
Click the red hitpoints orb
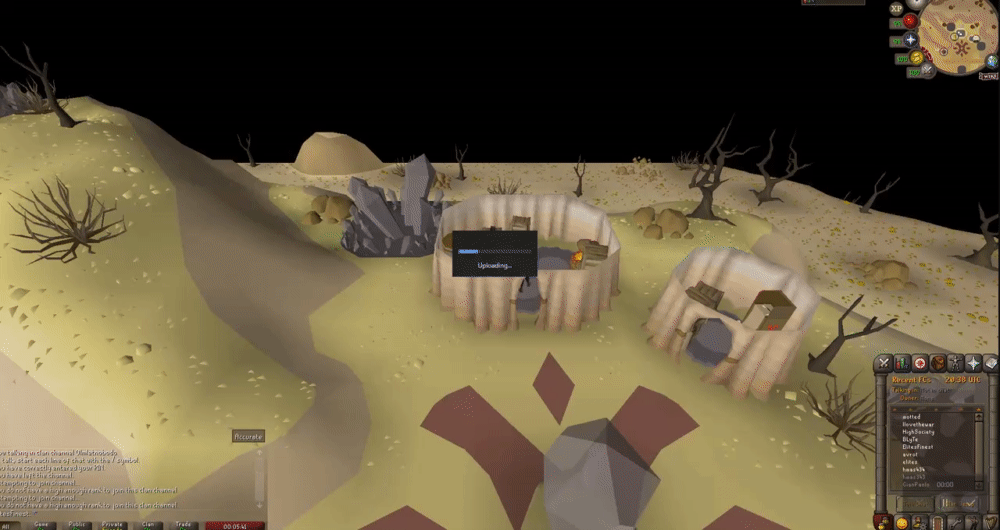tap(911, 21)
